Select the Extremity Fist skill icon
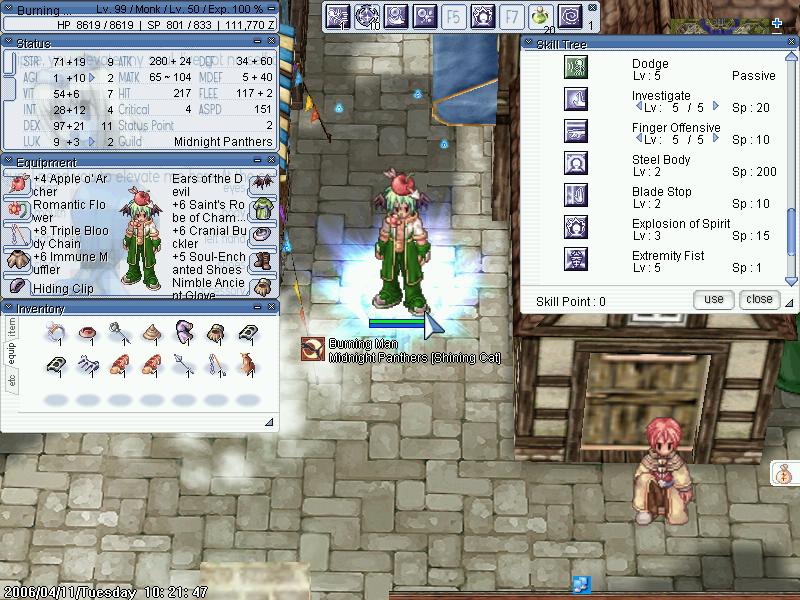The height and width of the screenshot is (600, 800). [x=576, y=260]
